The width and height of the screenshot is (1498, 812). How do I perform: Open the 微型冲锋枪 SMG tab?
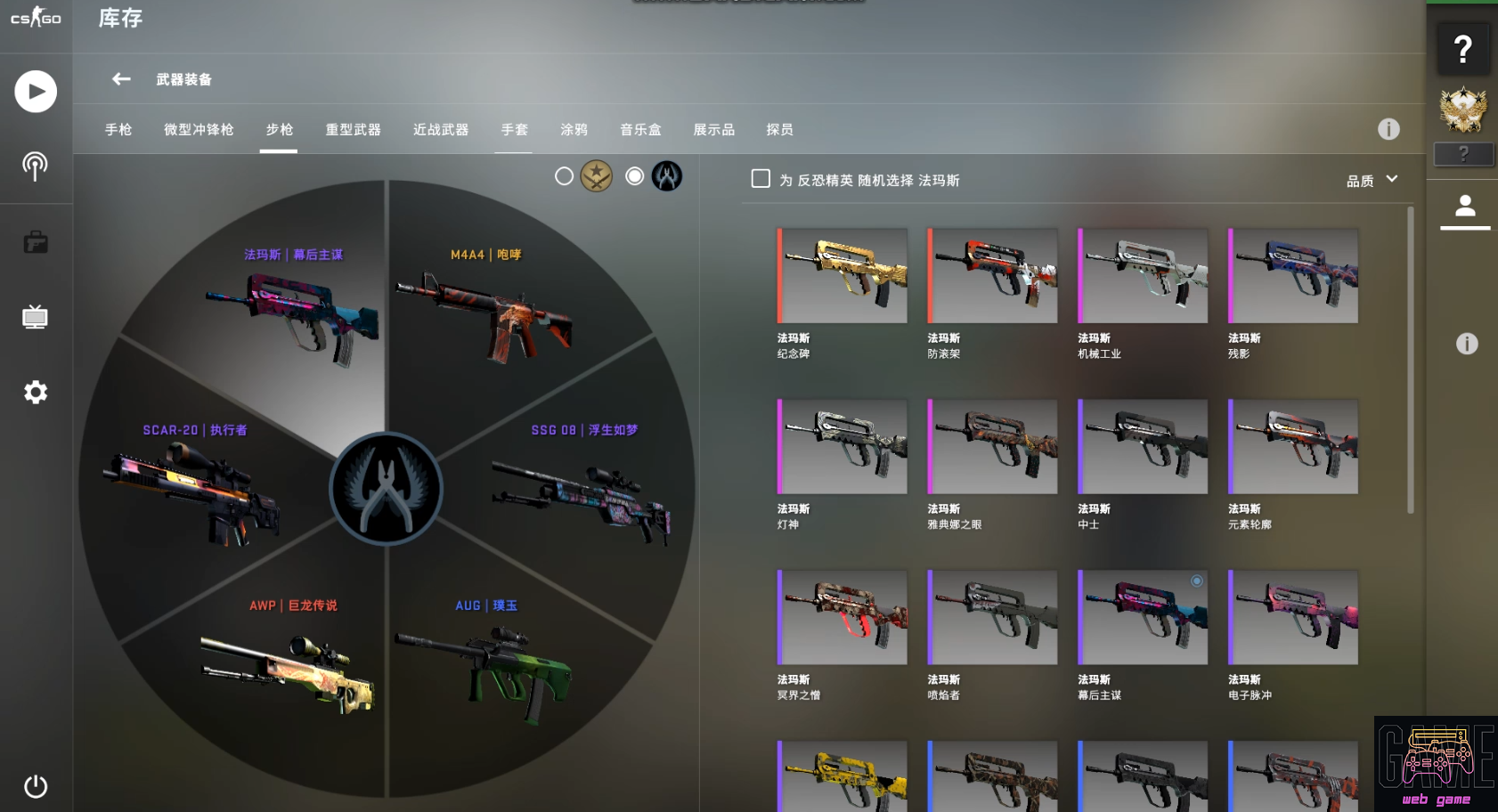199,130
